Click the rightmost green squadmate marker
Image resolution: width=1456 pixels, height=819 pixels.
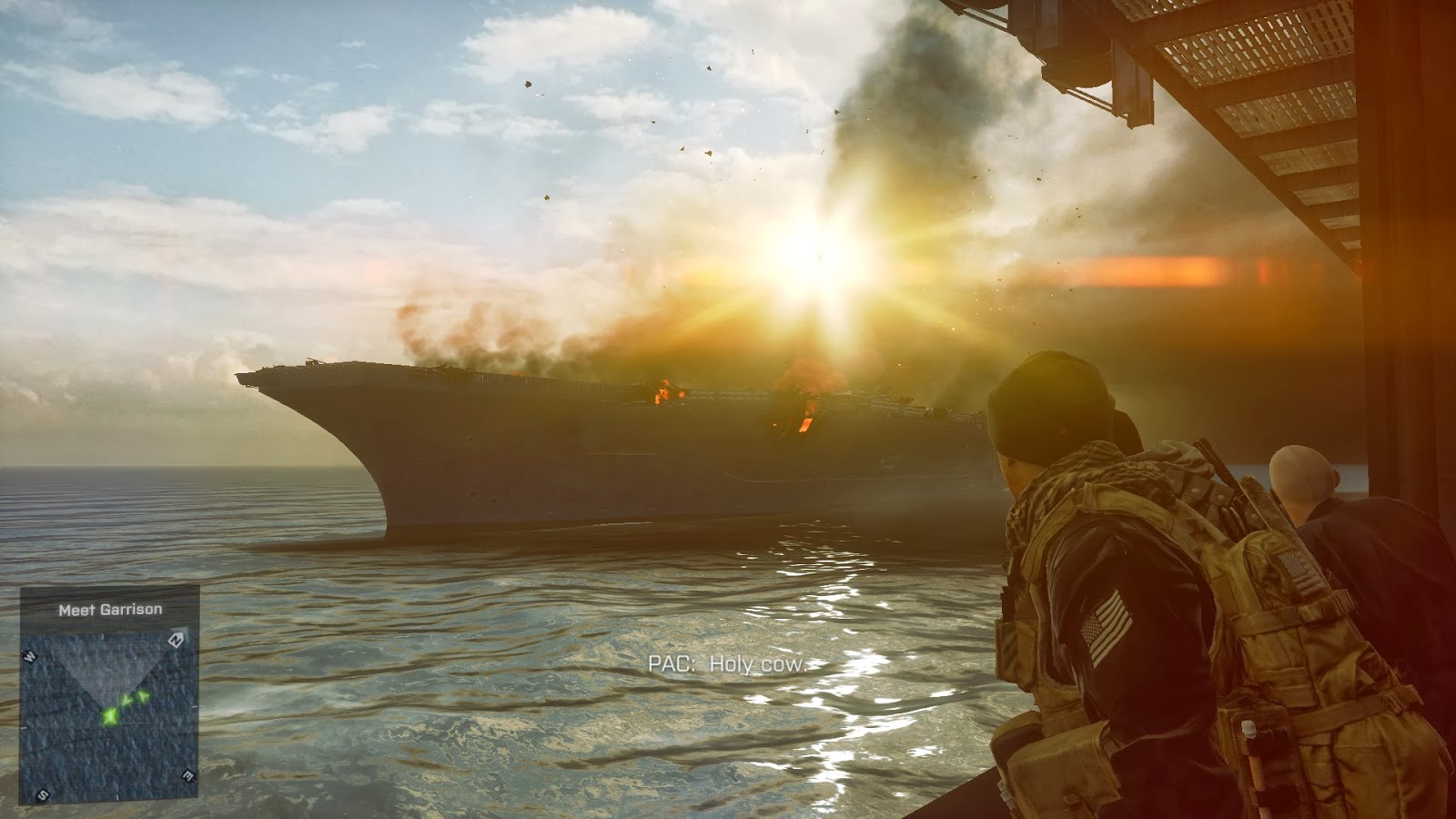tap(143, 697)
